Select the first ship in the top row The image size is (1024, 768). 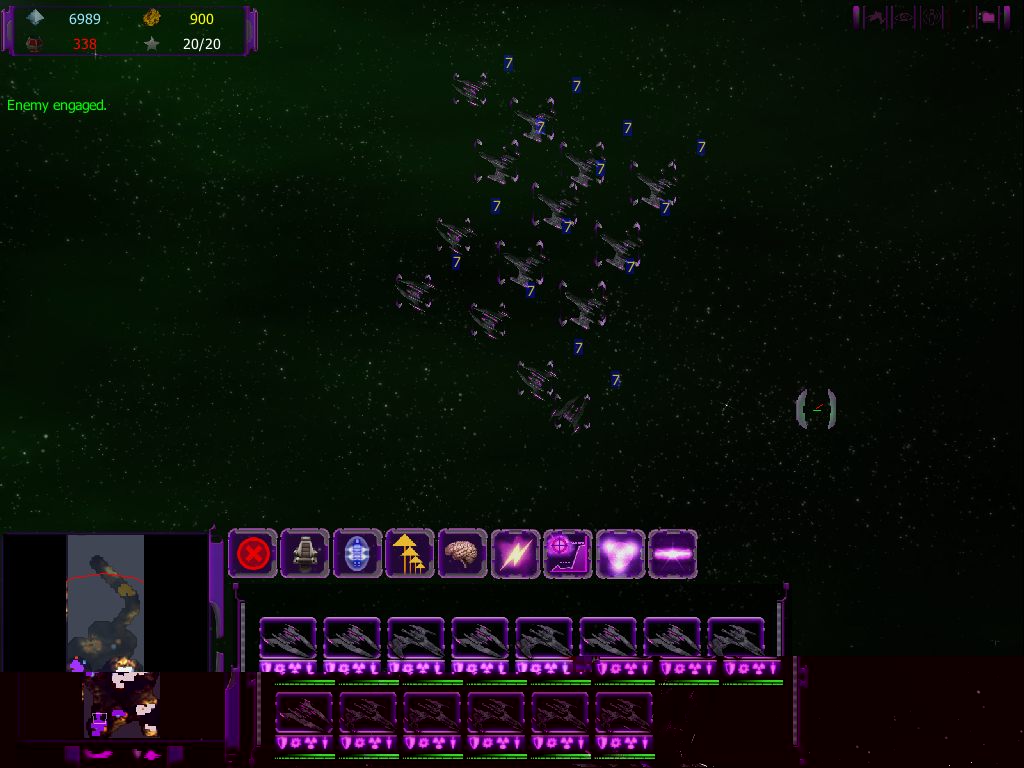pyautogui.click(x=288, y=638)
